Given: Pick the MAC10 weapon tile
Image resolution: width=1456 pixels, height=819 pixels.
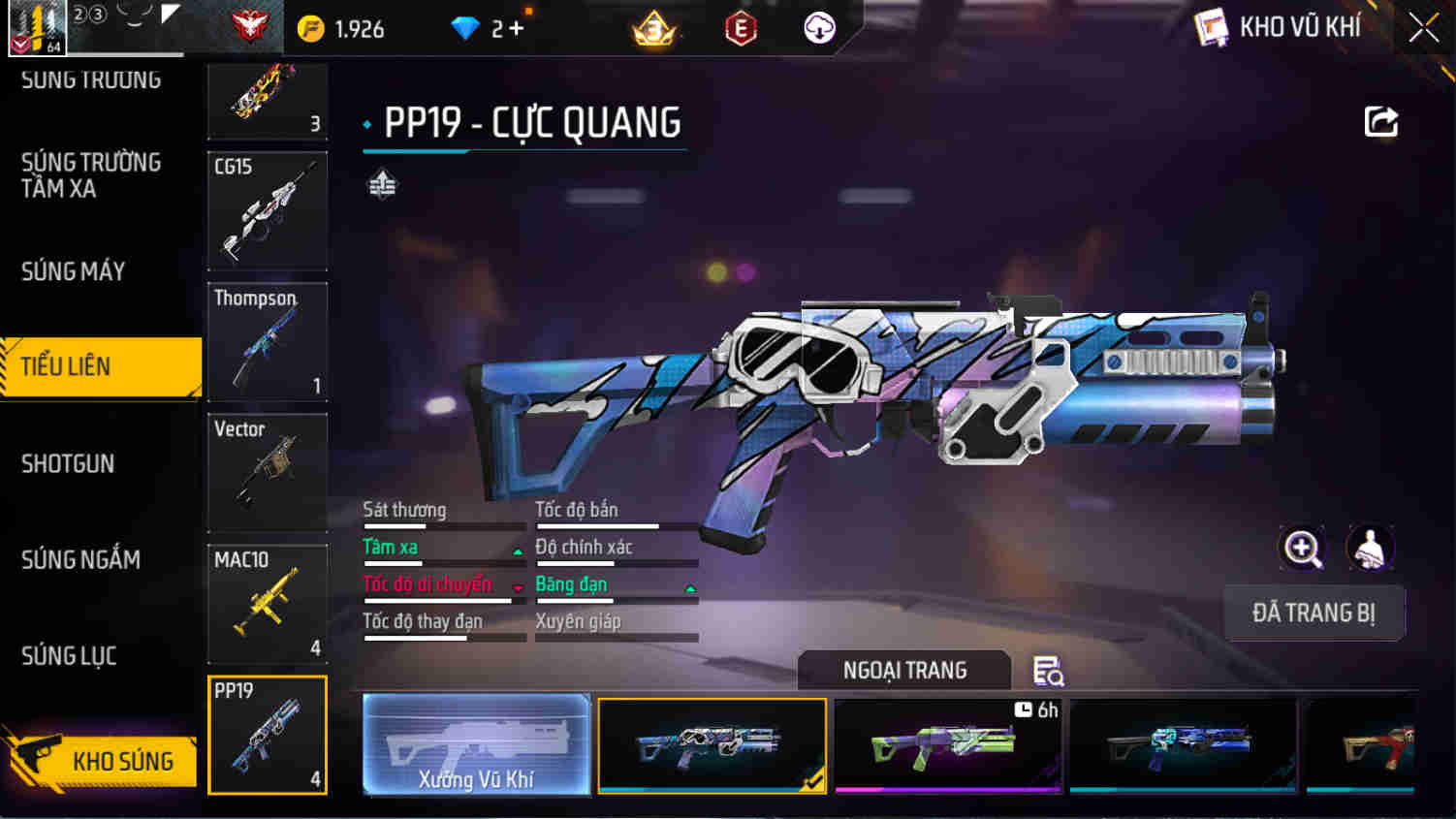Looking at the screenshot, I should click(268, 603).
